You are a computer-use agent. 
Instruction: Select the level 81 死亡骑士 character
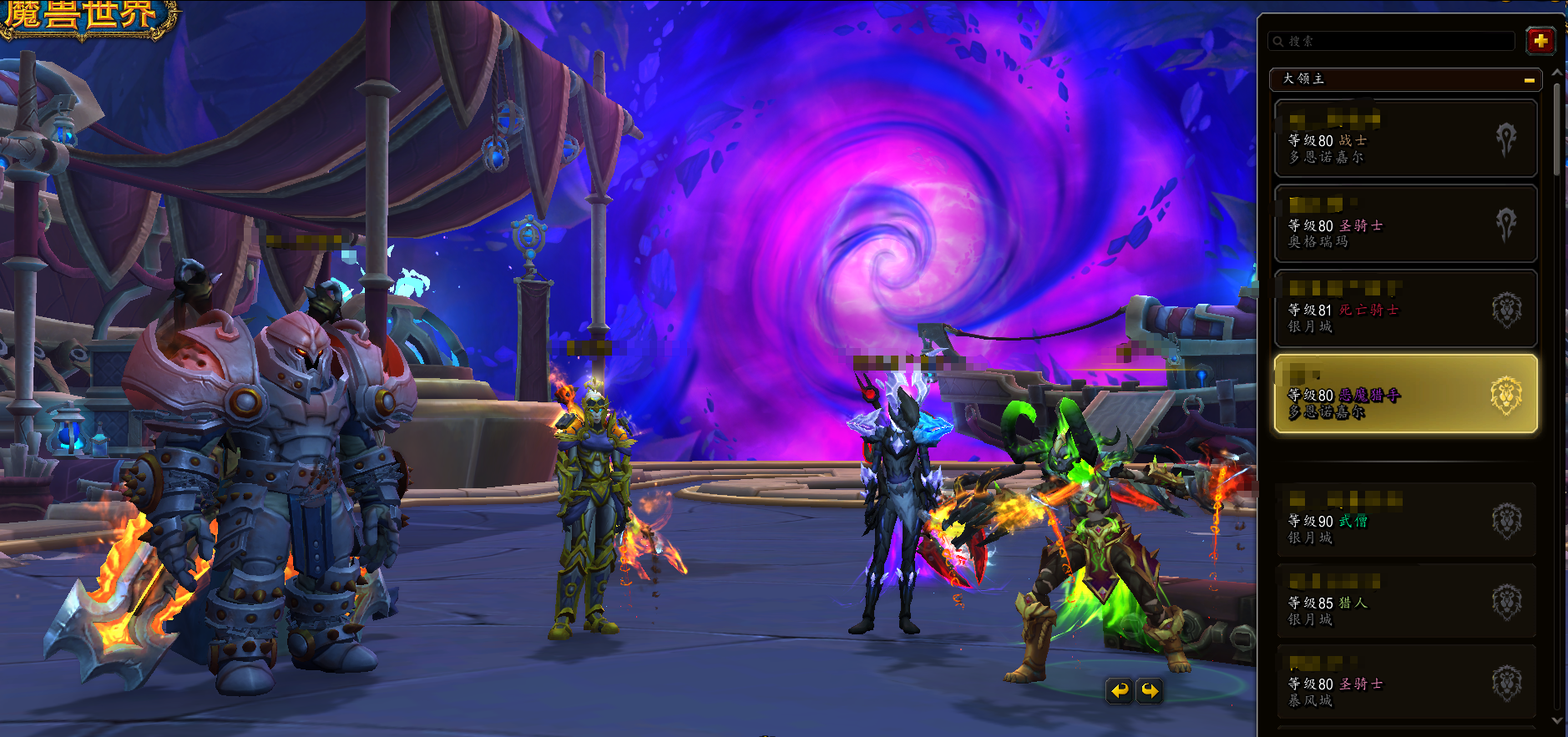click(x=1405, y=309)
